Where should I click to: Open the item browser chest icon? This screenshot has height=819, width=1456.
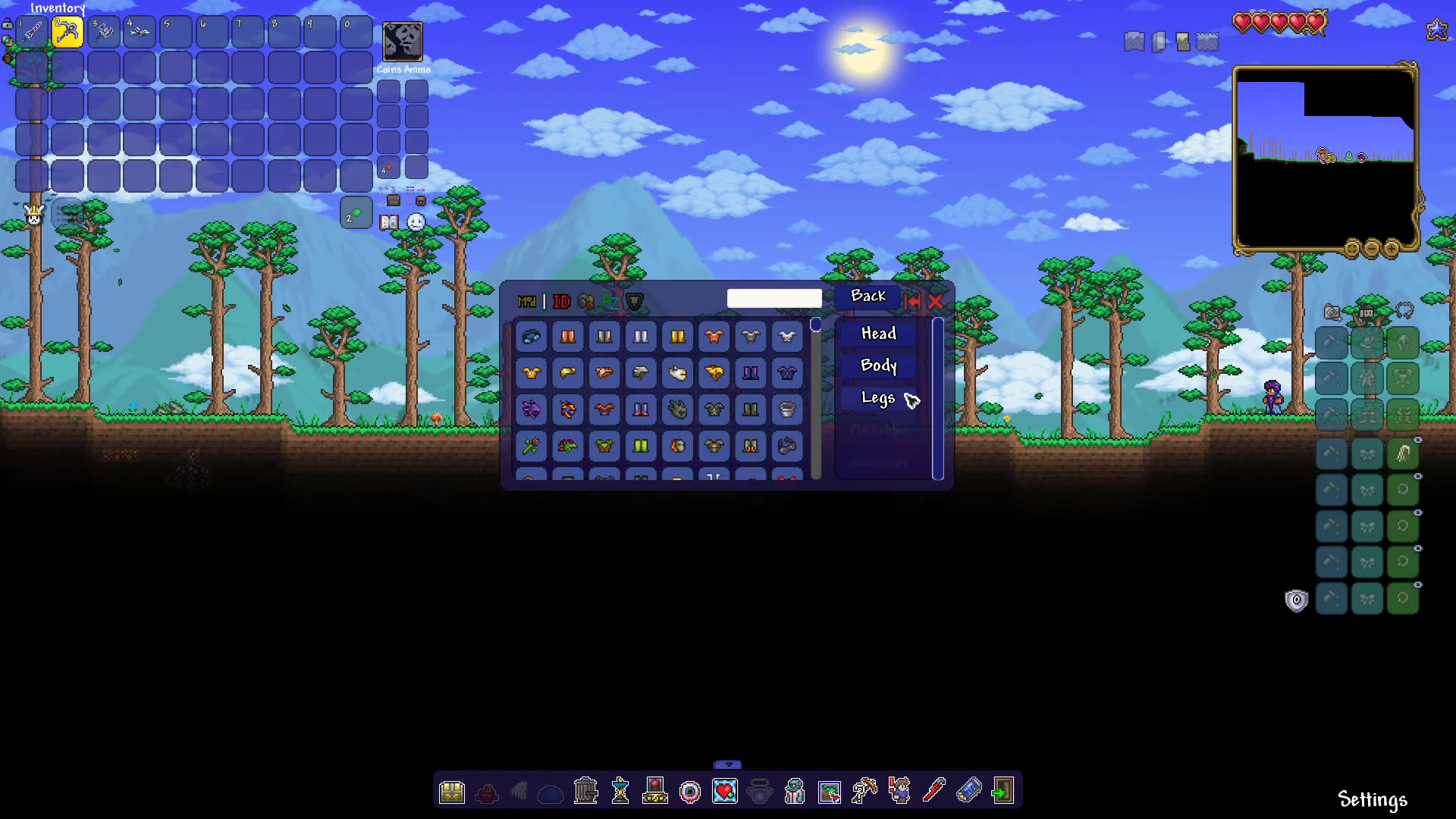(453, 791)
